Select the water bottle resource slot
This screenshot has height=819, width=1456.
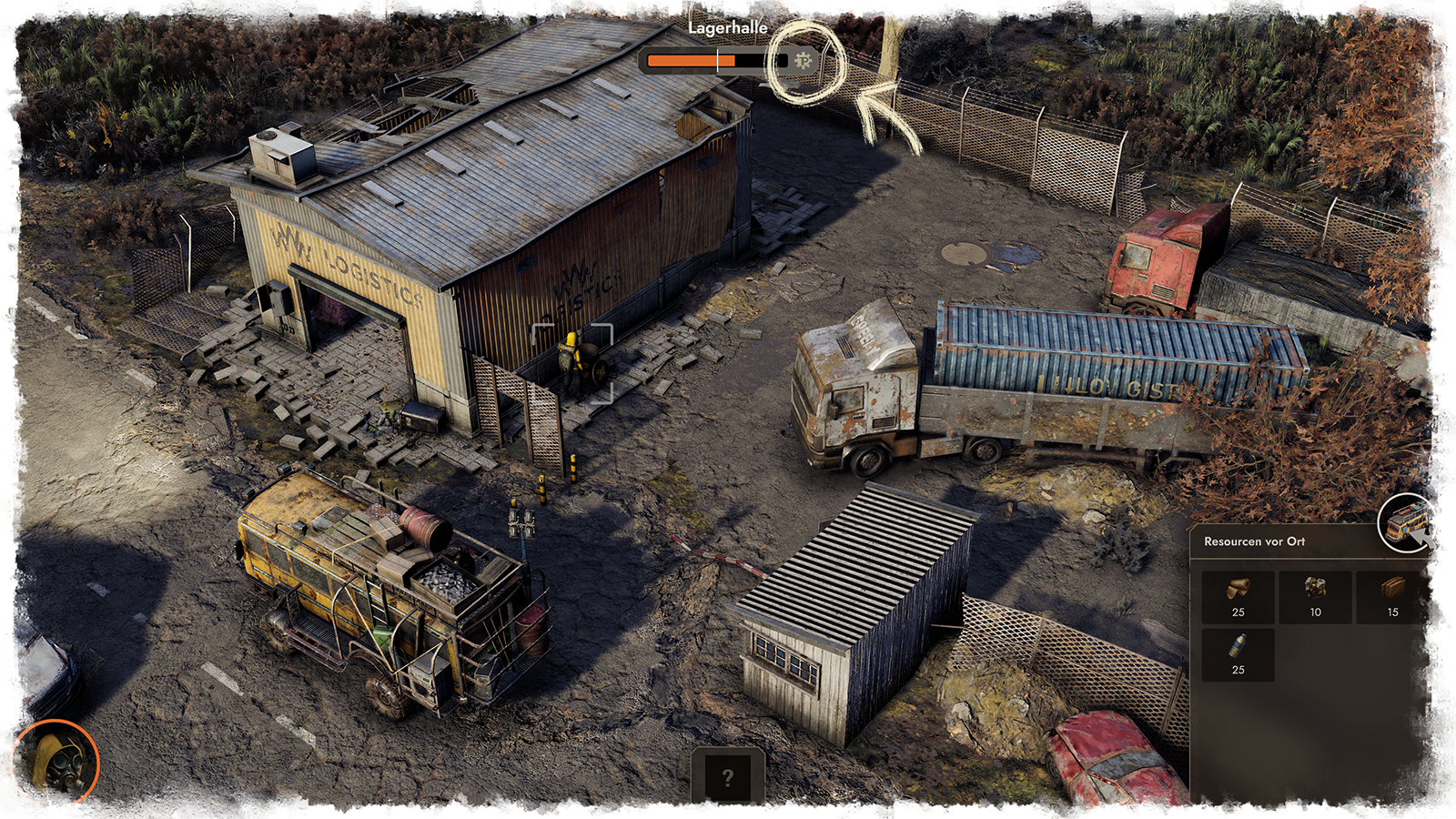(1238, 654)
